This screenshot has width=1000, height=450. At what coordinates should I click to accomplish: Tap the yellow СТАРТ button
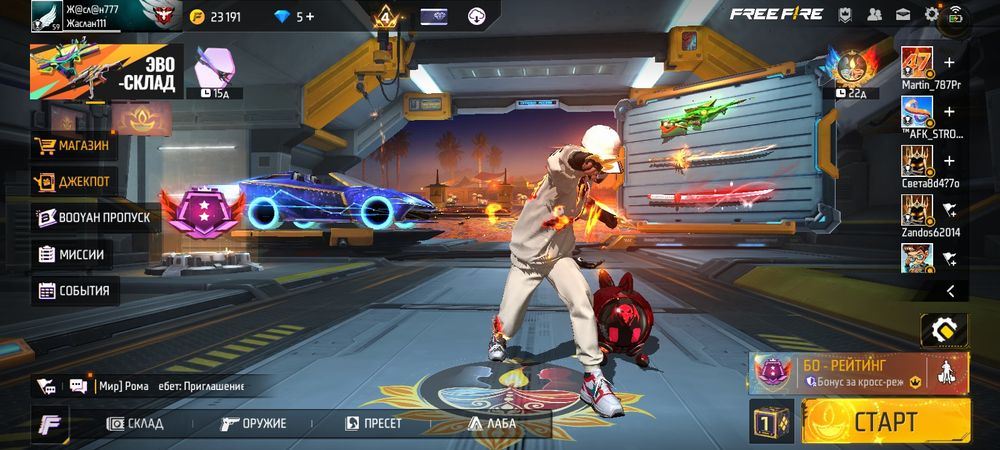point(885,421)
